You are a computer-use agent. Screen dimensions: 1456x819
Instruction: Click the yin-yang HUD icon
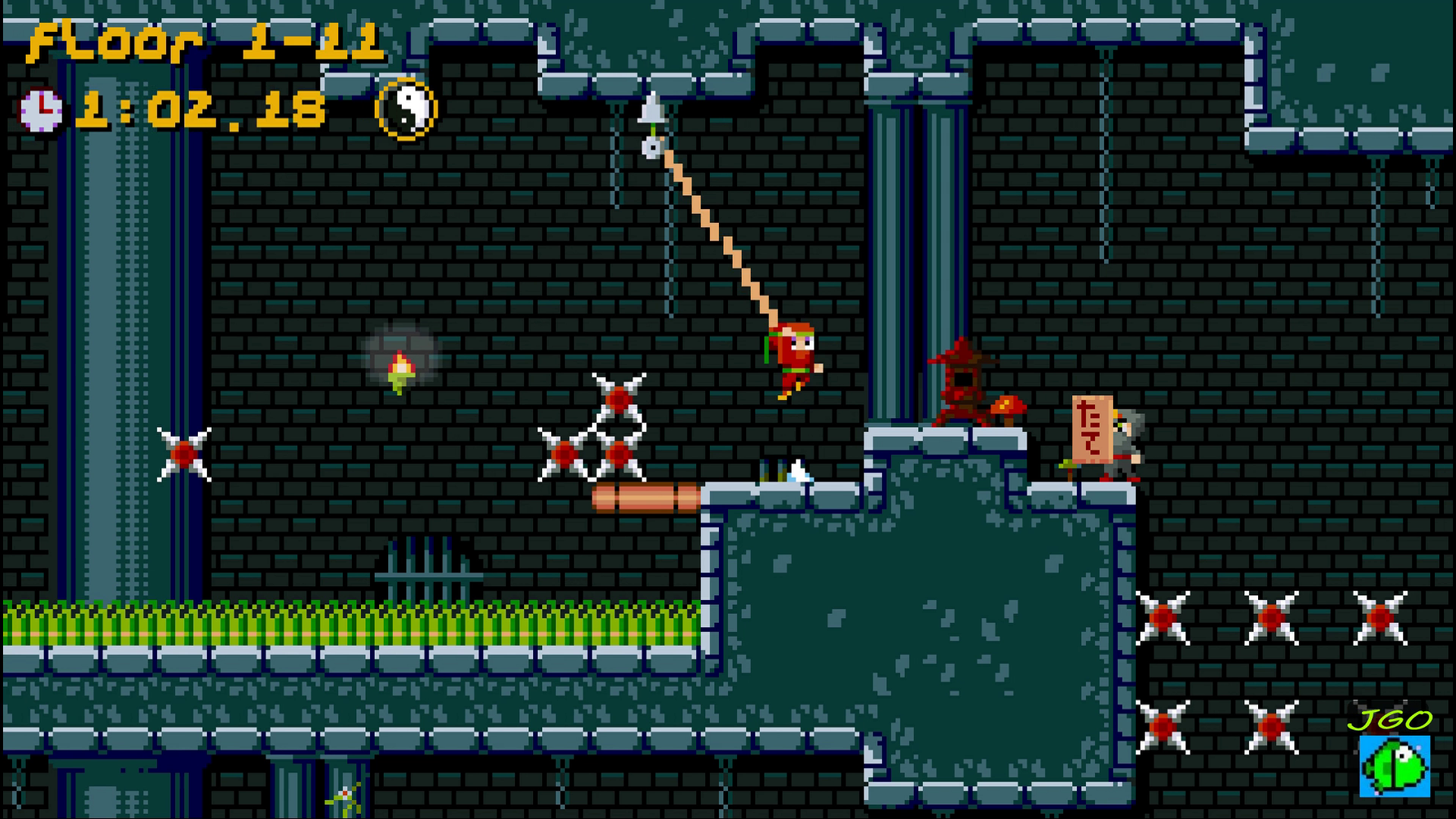coord(406,108)
